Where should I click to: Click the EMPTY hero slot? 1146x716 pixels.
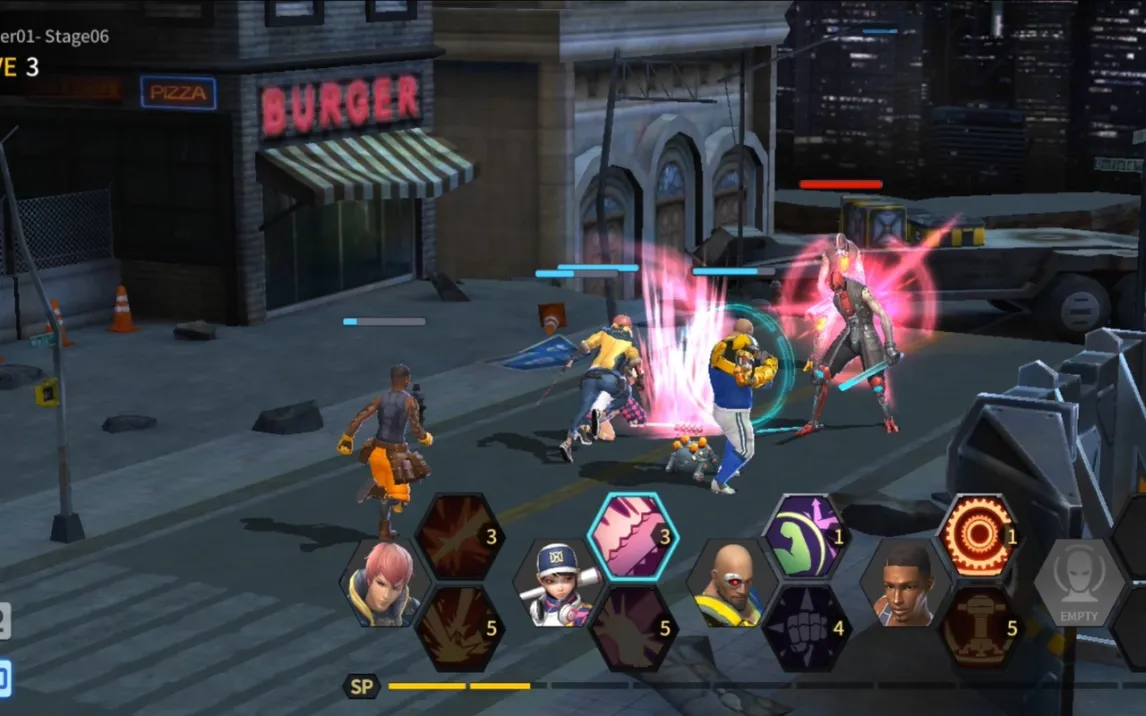point(1079,584)
